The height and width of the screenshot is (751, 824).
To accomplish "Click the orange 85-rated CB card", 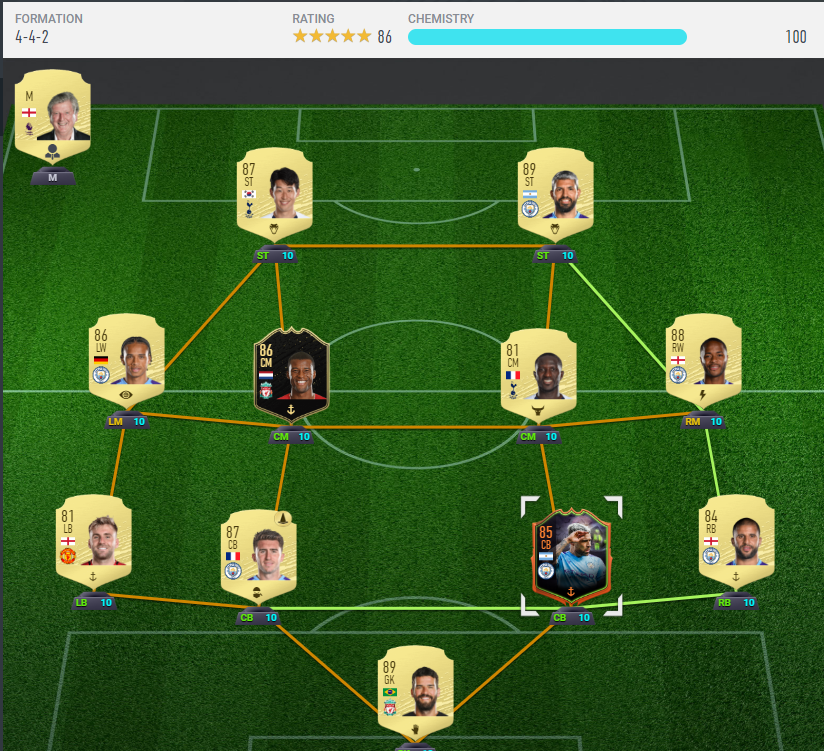I will pos(571,555).
